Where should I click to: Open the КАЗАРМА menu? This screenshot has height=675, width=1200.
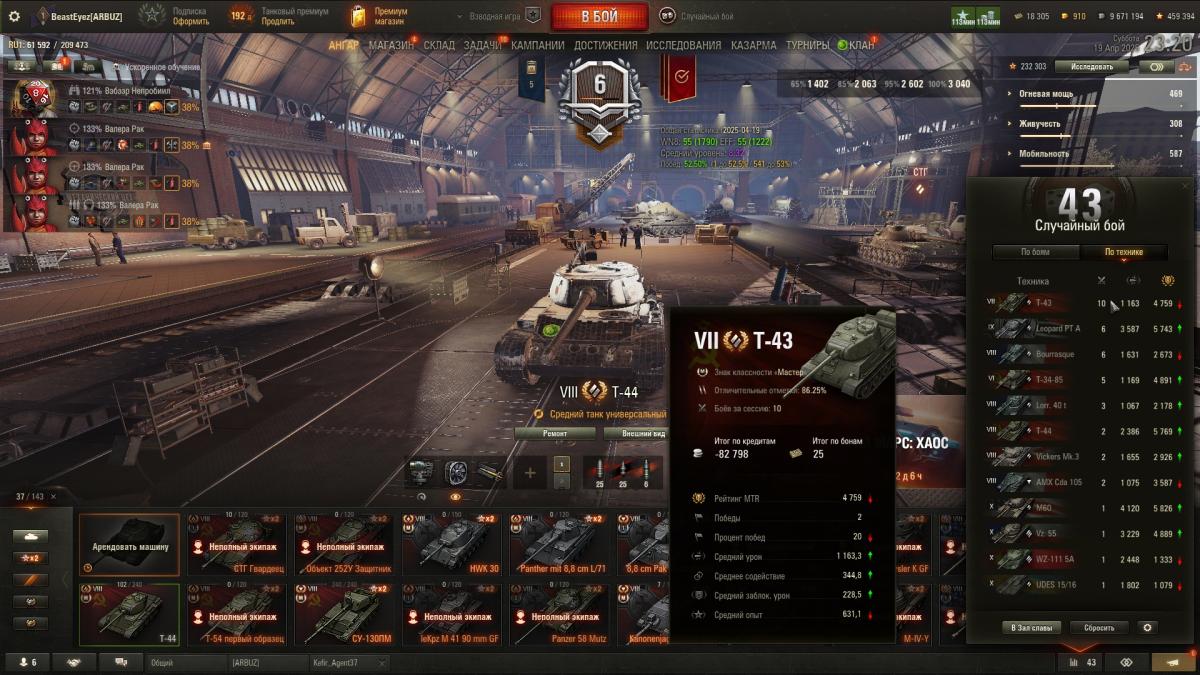753,45
